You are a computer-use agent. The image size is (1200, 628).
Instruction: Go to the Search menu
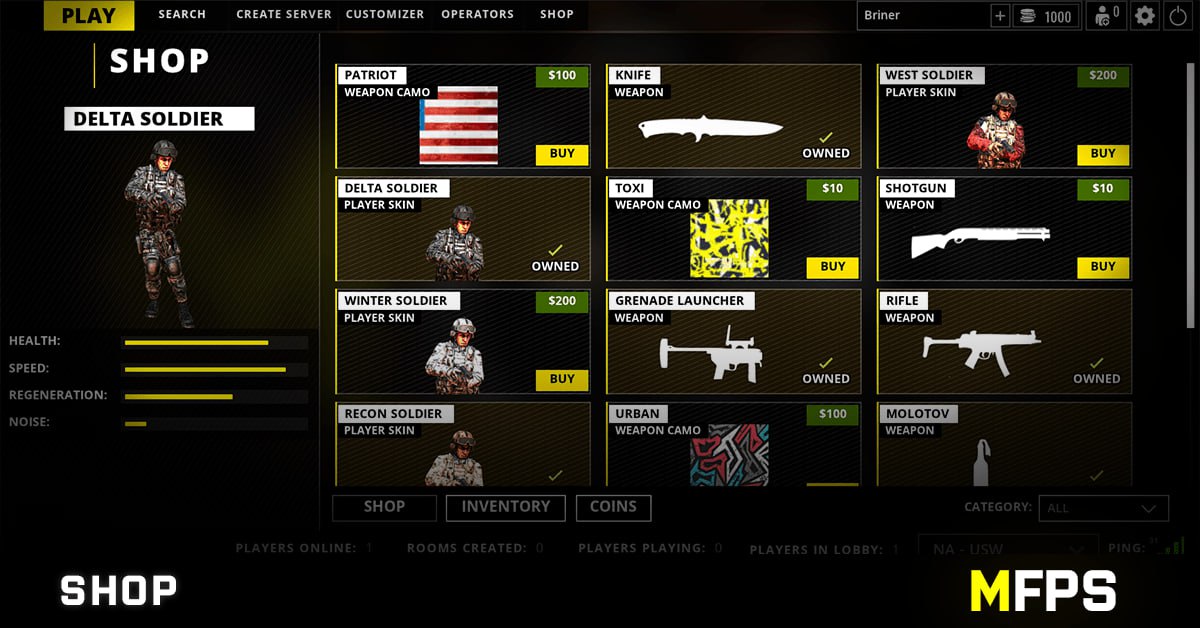coord(182,15)
